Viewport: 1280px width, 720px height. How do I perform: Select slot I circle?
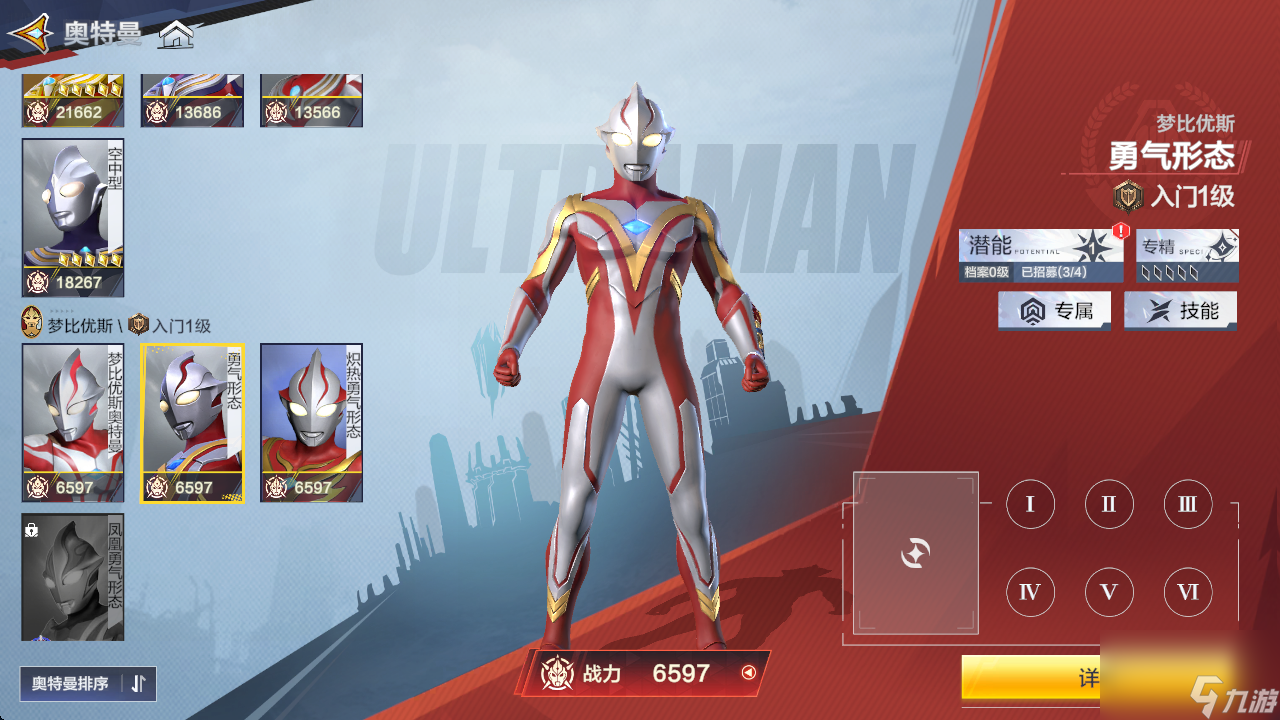(1030, 504)
